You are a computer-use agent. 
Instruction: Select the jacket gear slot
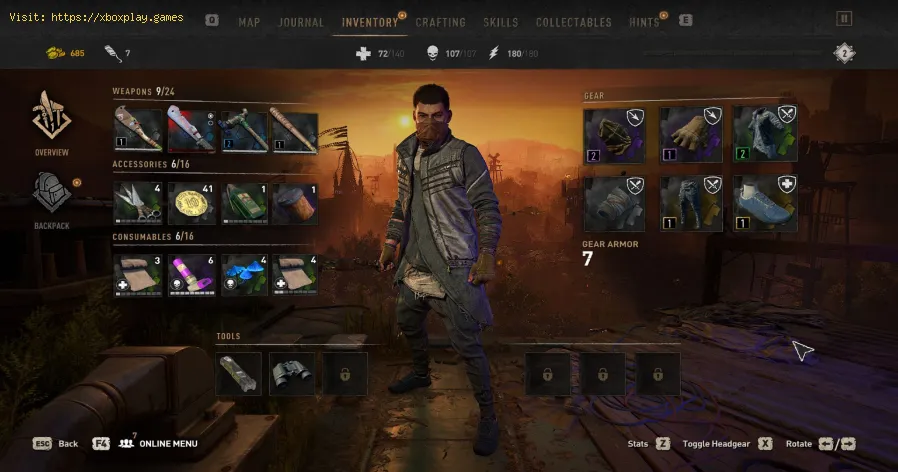(764, 134)
